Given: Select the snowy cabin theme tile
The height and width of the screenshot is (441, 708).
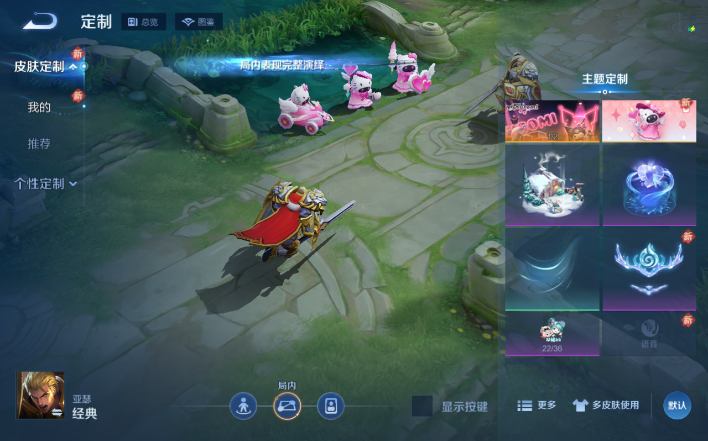Looking at the screenshot, I should 552,185.
